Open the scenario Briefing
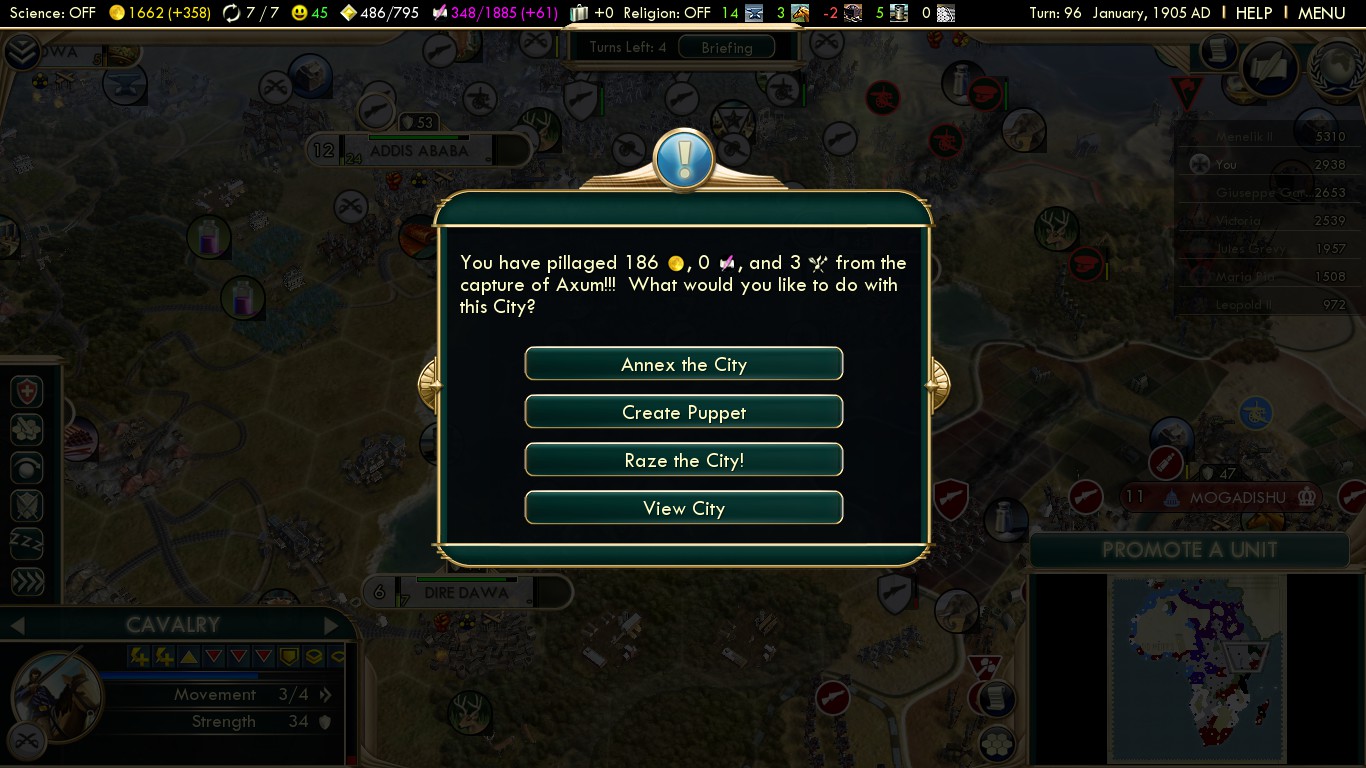 point(726,47)
